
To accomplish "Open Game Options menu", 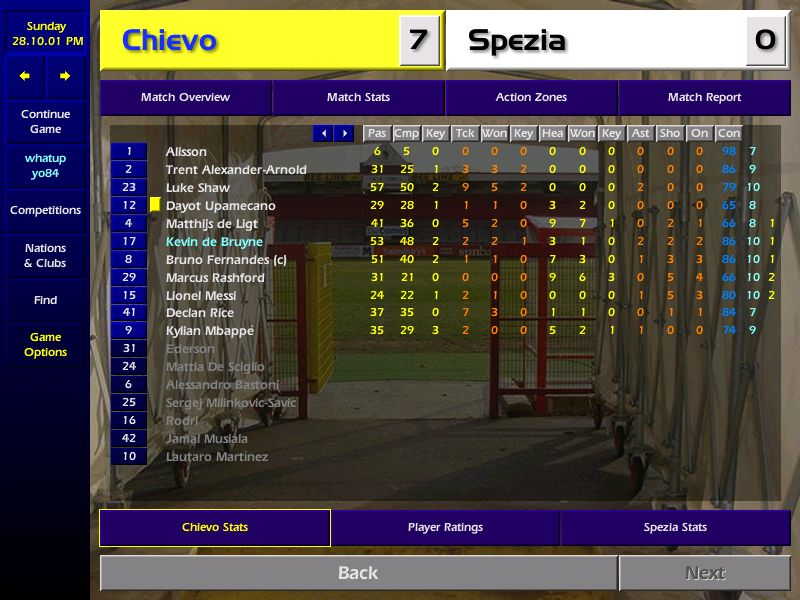I will 45,345.
